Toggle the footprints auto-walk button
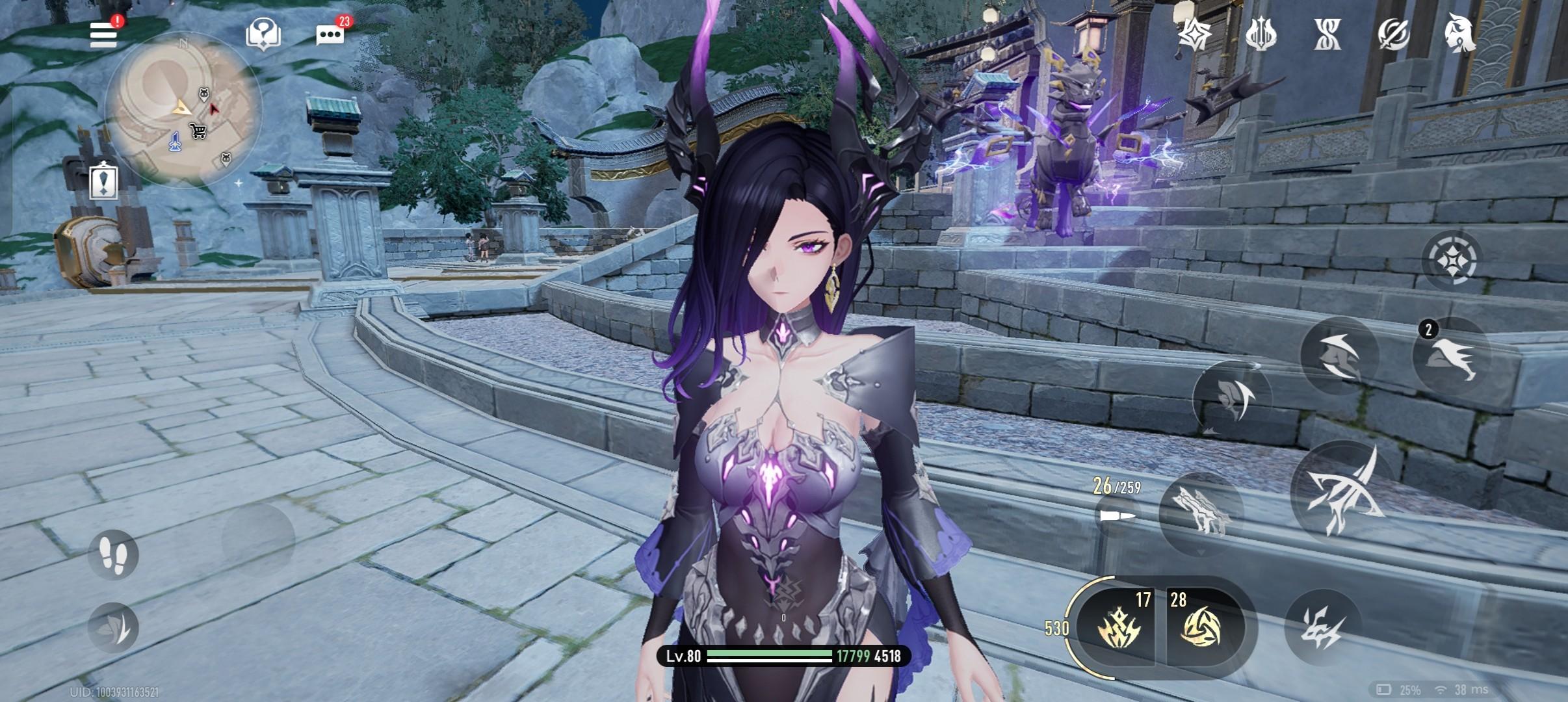 (113, 554)
